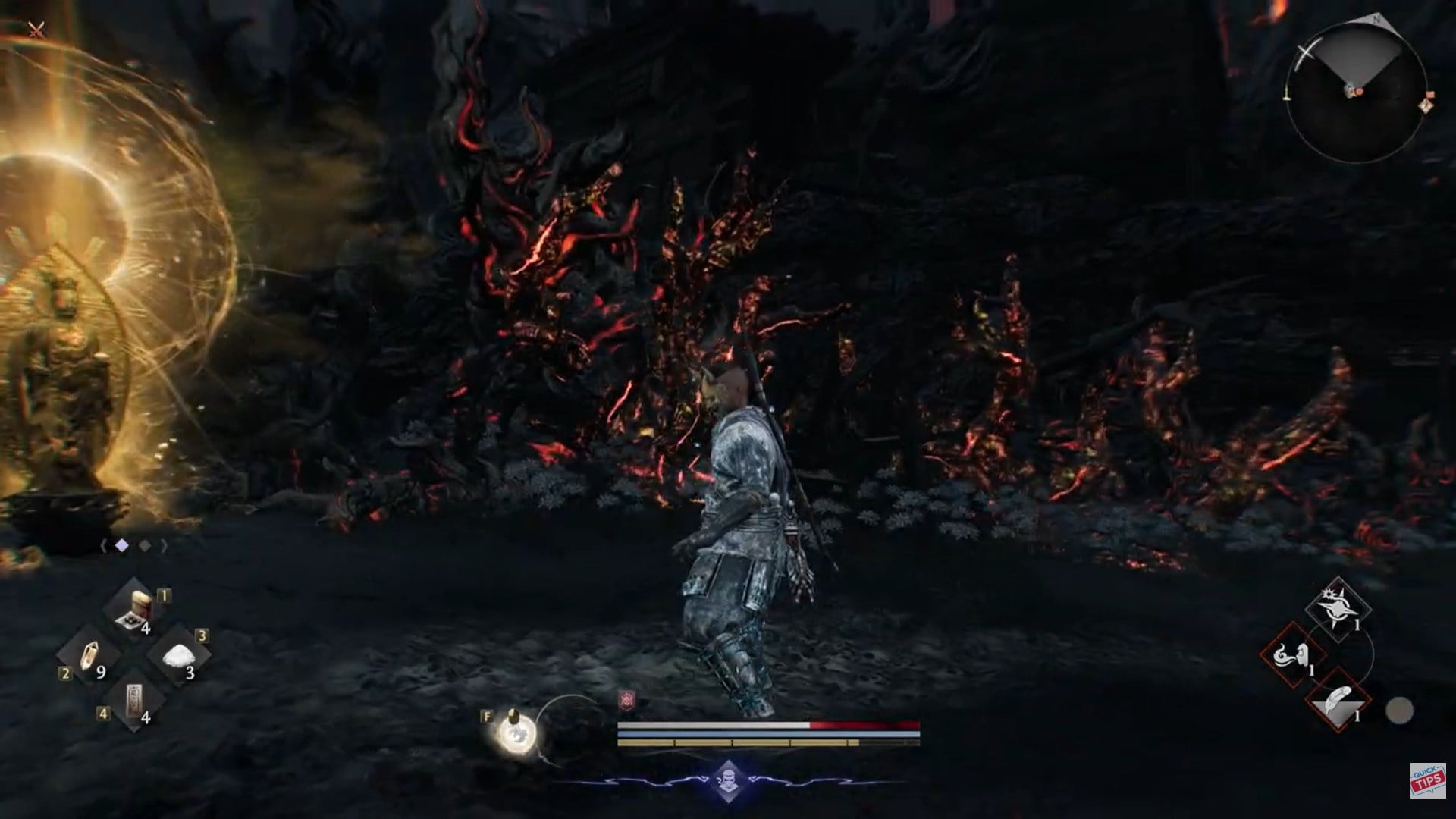Click the grayed-out second item-set diamond
The width and height of the screenshot is (1456, 819).
pos(144,545)
